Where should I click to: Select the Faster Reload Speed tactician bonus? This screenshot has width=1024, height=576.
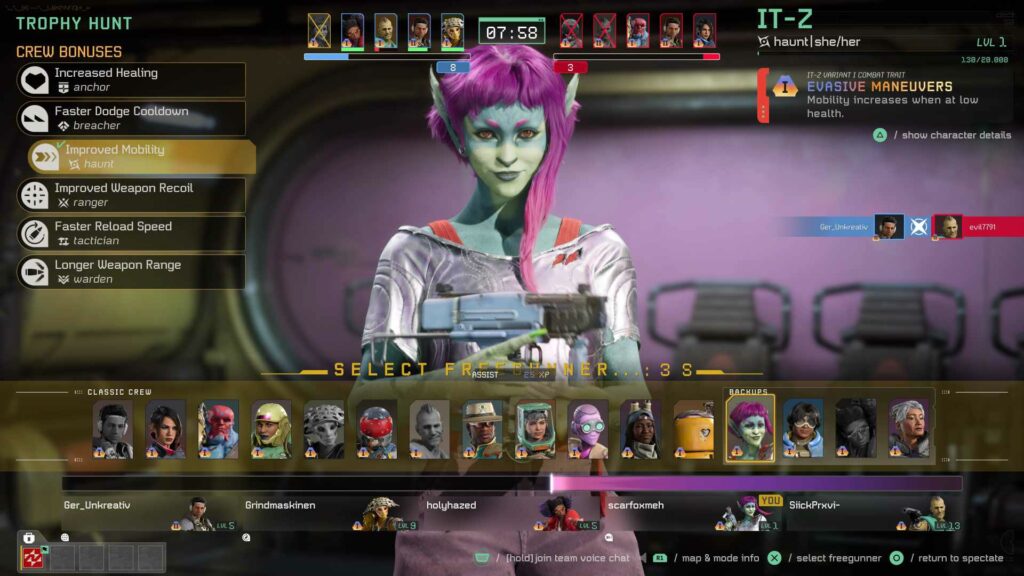click(x=131, y=233)
